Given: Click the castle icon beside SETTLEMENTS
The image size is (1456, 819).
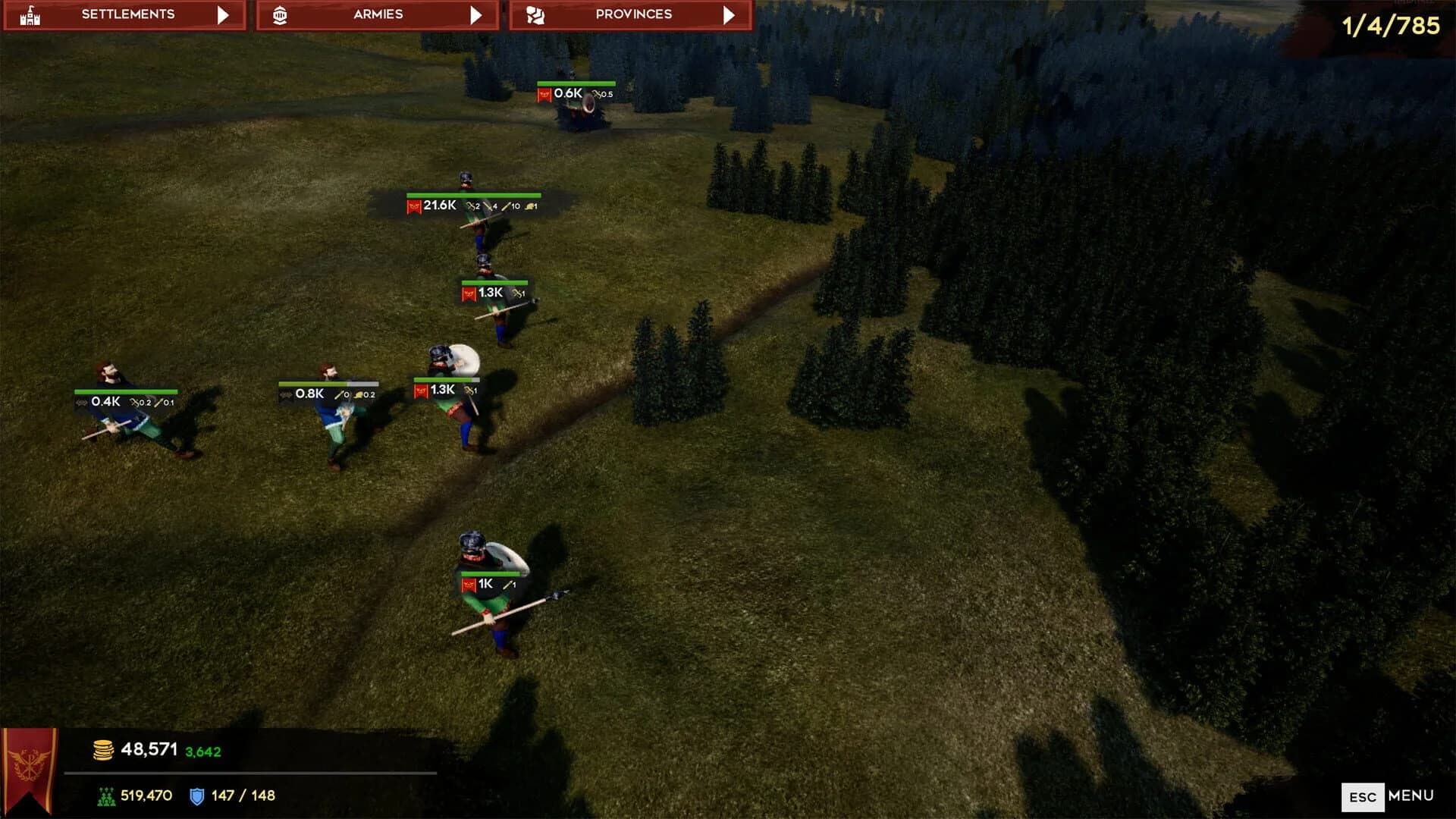Looking at the screenshot, I should [x=30, y=13].
